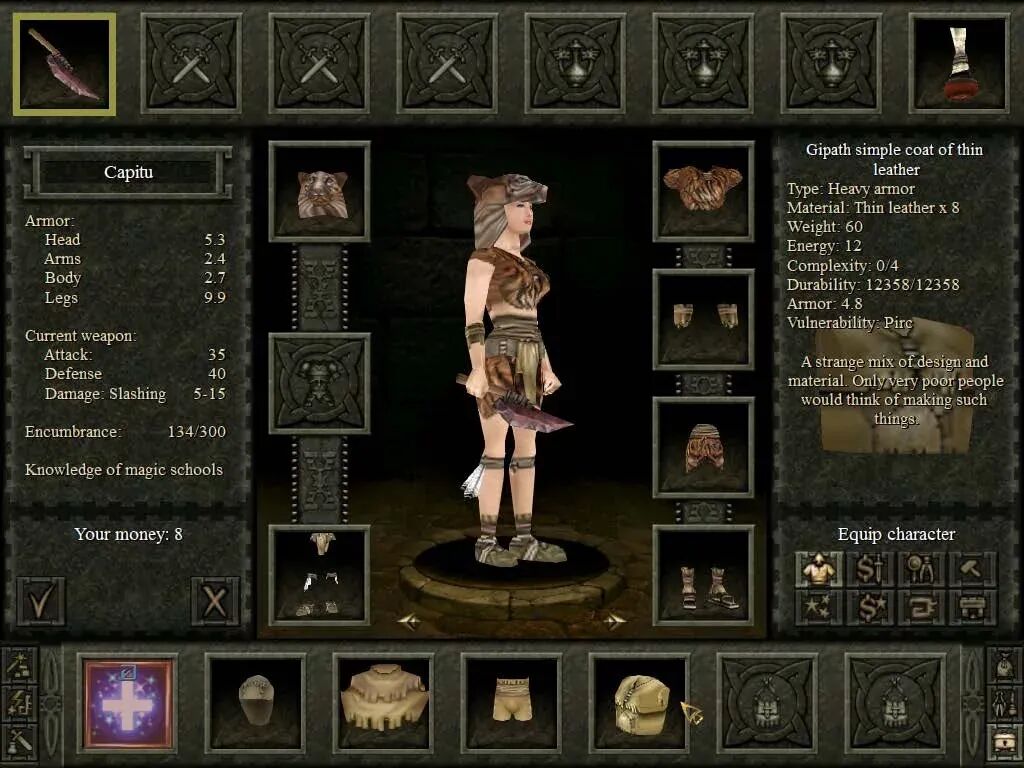Open the leg wrappings equipment slot

tap(319, 575)
